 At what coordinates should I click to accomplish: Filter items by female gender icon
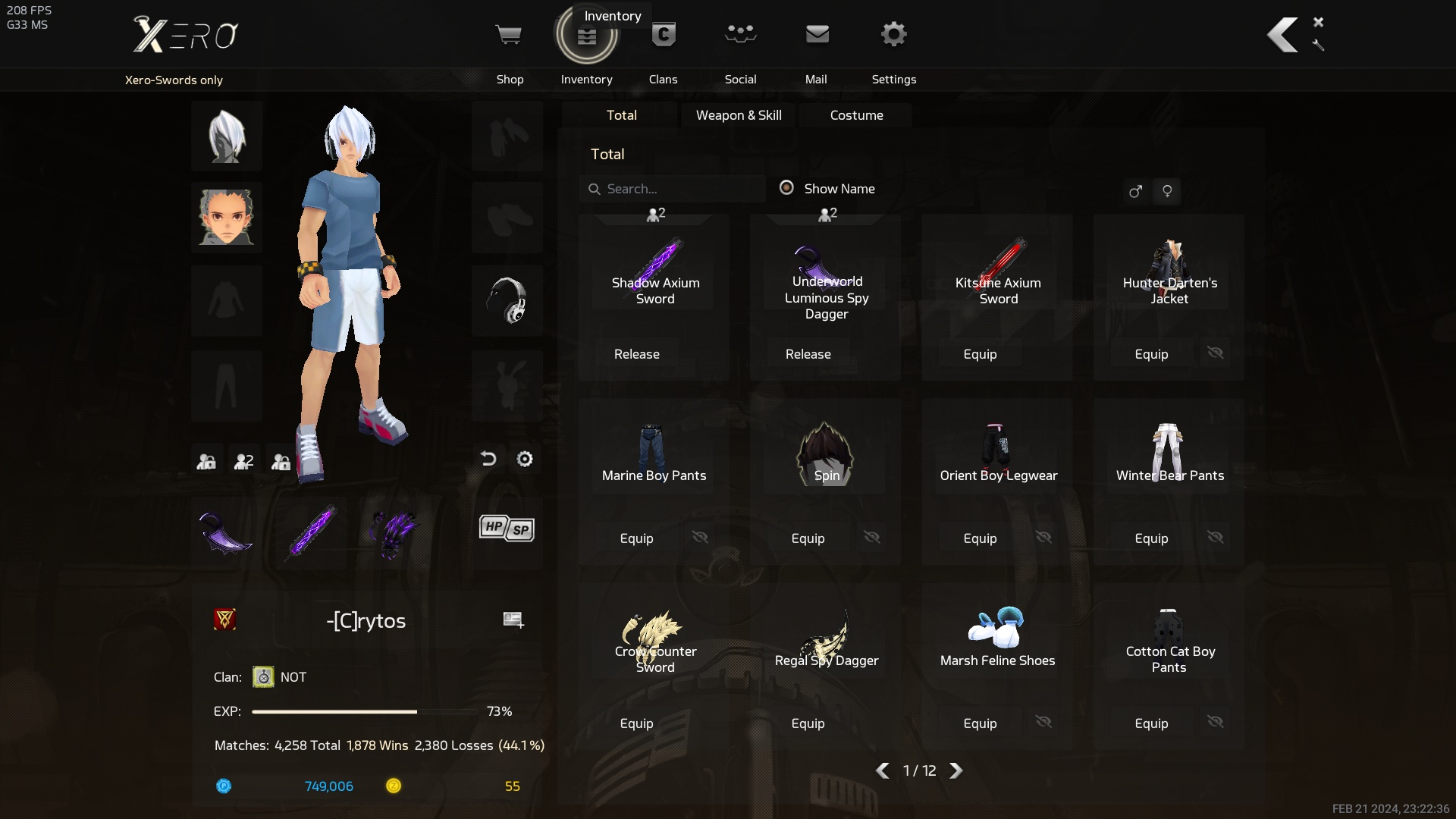pos(1167,191)
